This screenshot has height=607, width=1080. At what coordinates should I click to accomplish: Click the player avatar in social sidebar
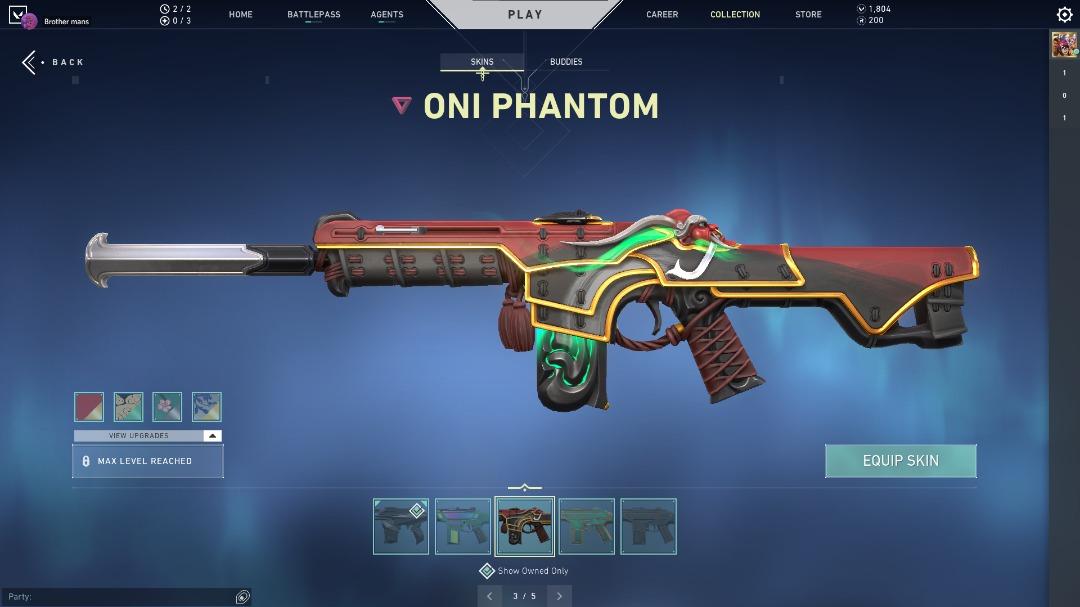point(1064,44)
